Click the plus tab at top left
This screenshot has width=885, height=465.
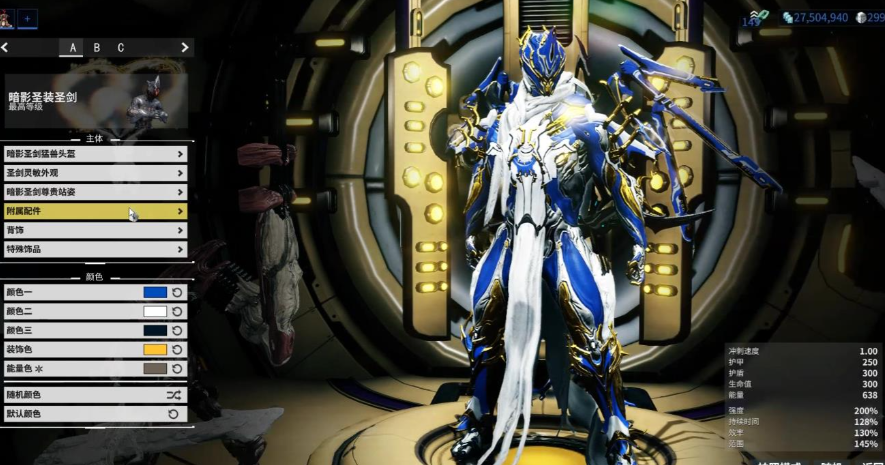(28, 18)
